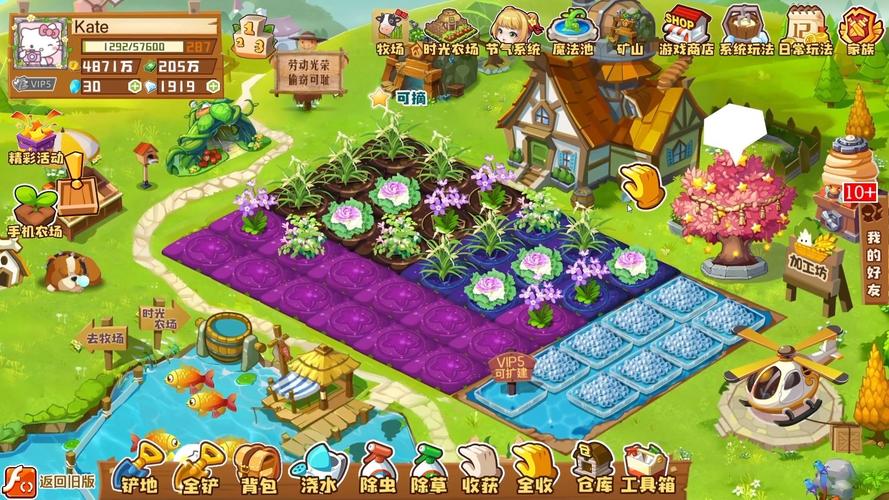
Task: Open the 游戏商店 game shop
Action: [685, 28]
